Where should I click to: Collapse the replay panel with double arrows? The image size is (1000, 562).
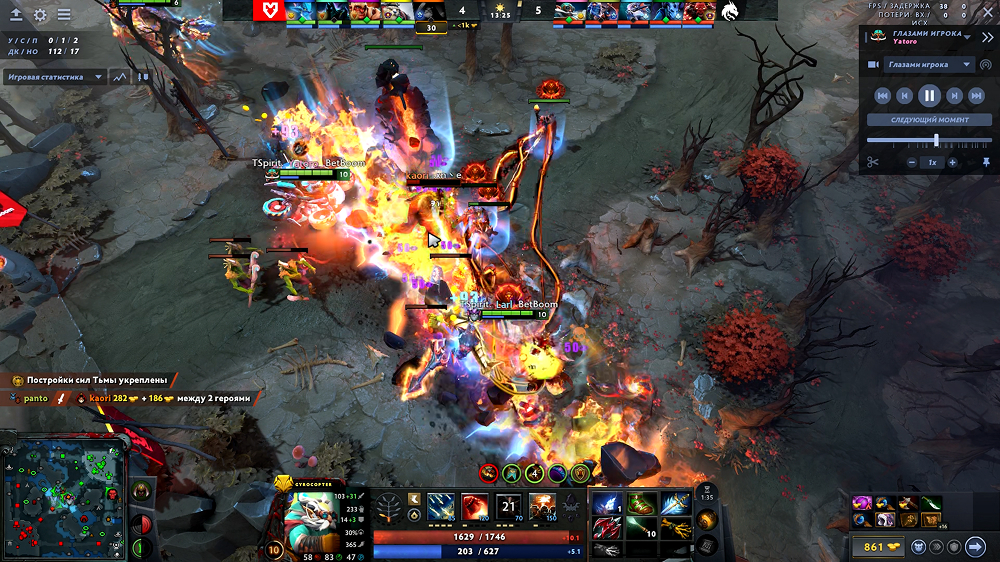click(x=987, y=37)
